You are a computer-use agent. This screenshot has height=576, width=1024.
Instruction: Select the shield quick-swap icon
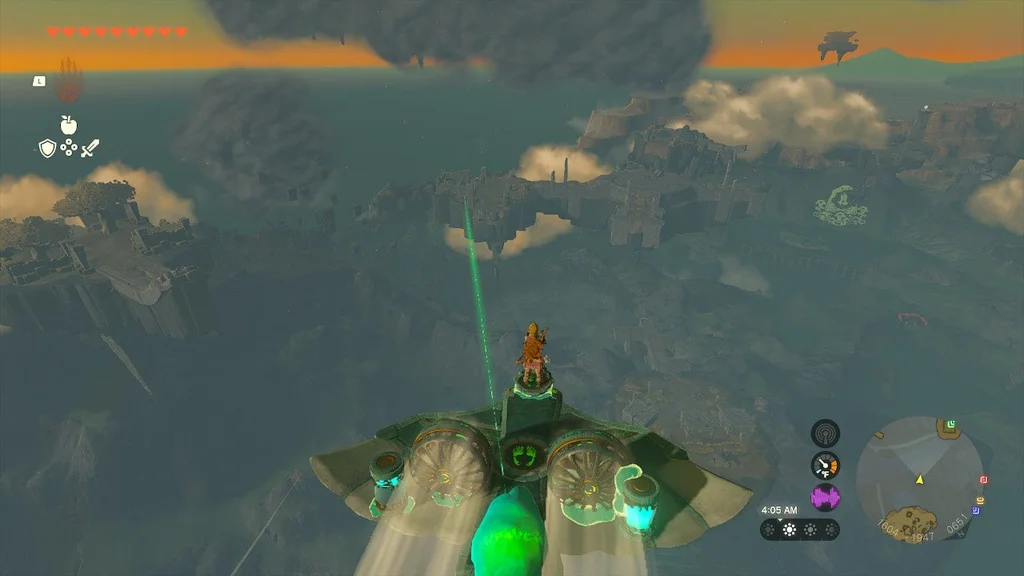(x=46, y=149)
